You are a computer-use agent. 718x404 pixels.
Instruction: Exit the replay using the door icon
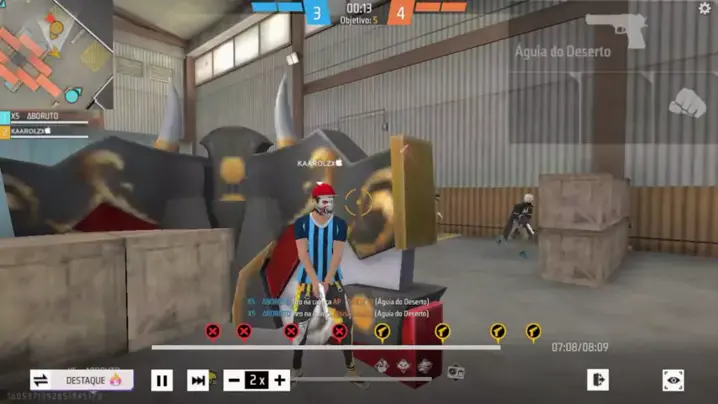[598, 380]
